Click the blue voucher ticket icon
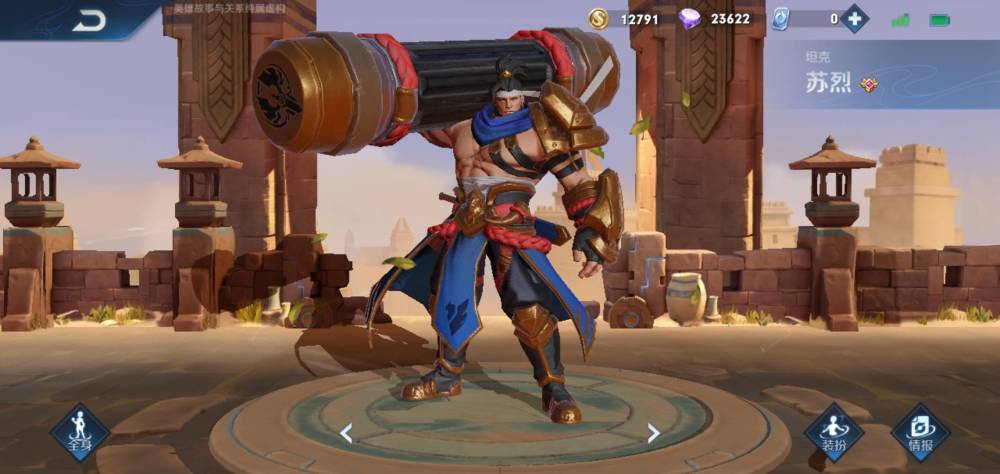The image size is (1000, 474). pyautogui.click(x=781, y=18)
